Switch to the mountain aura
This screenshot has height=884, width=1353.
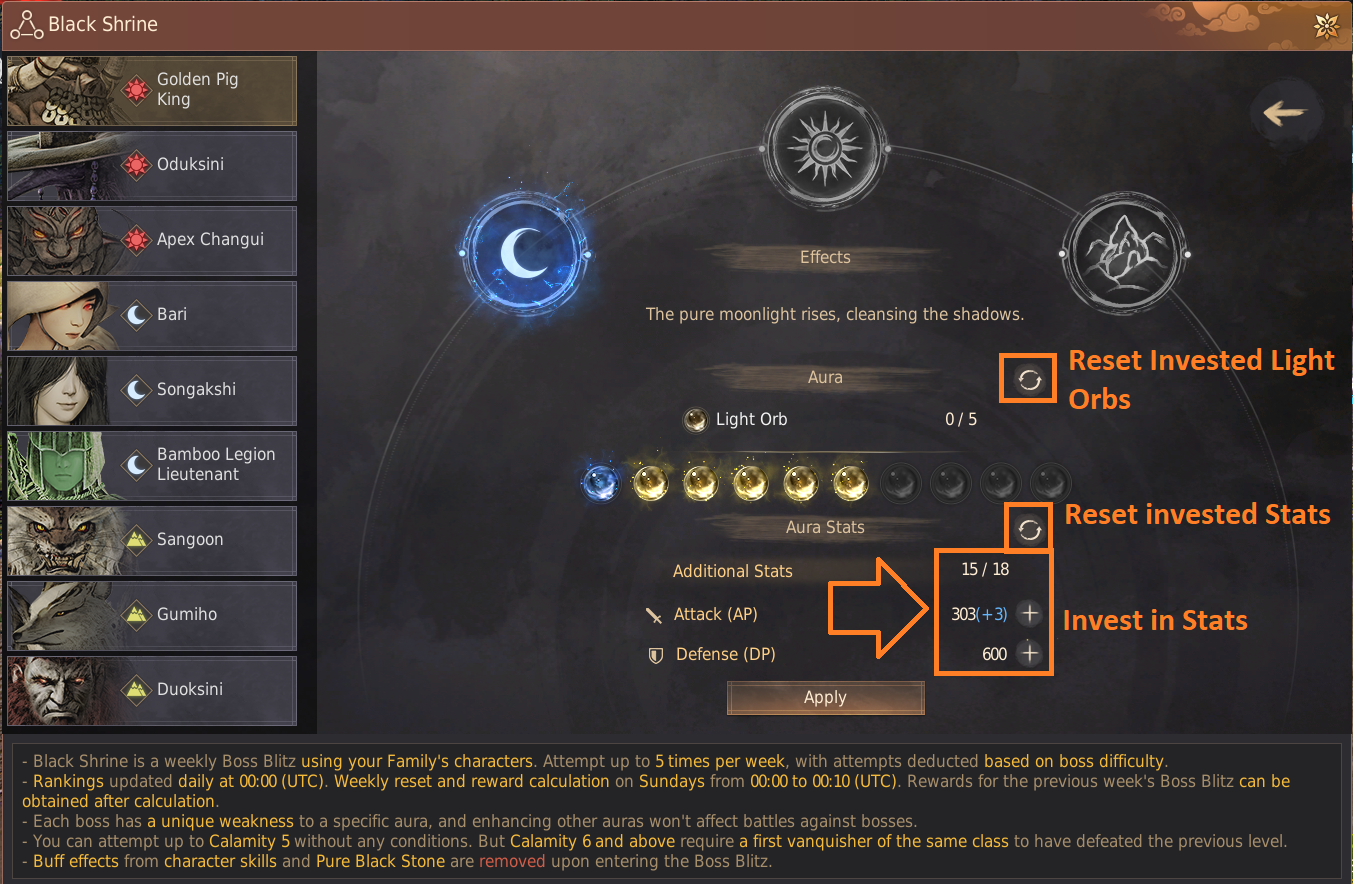click(1119, 254)
